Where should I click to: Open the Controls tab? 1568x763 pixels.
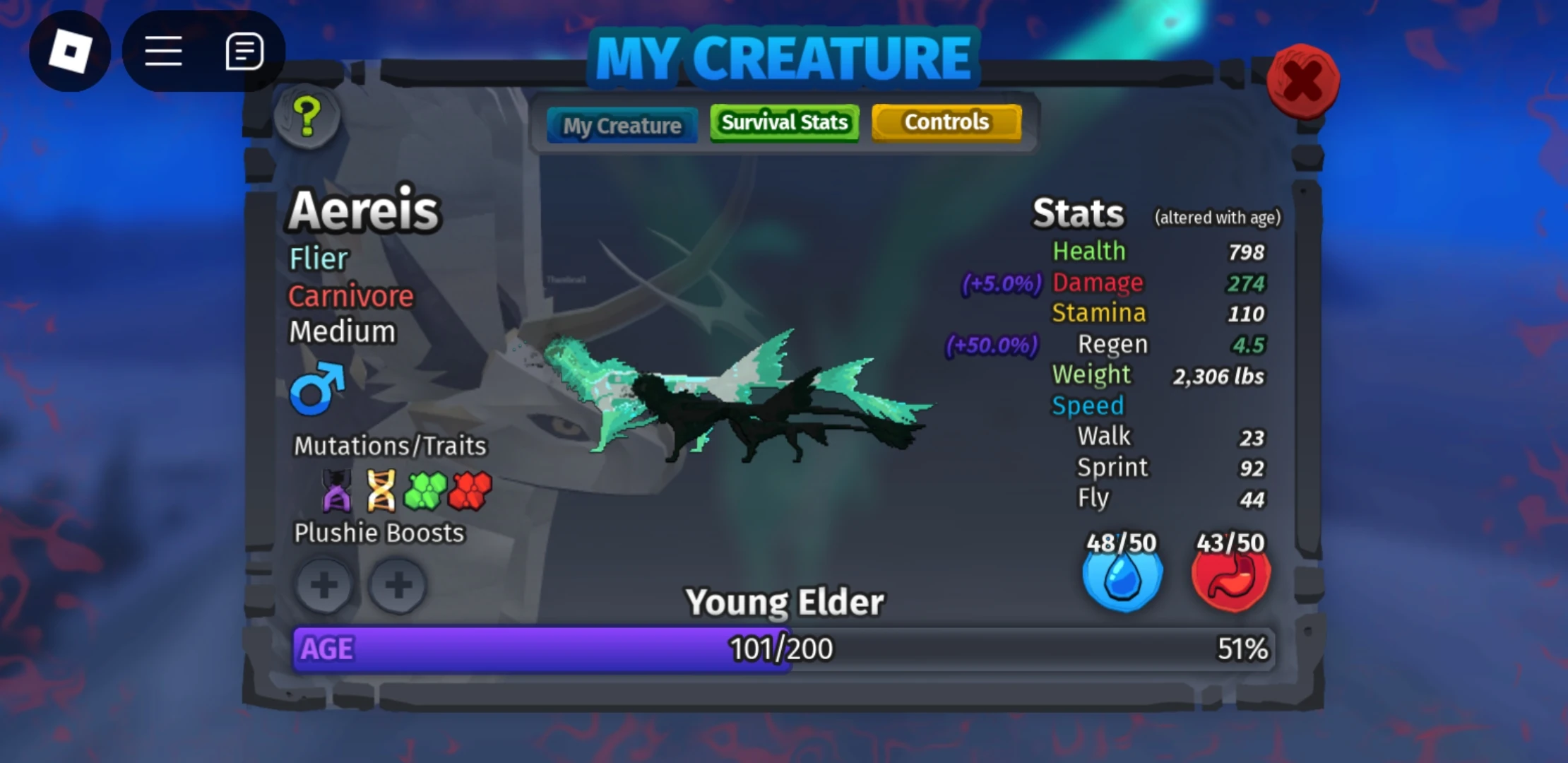[946, 122]
